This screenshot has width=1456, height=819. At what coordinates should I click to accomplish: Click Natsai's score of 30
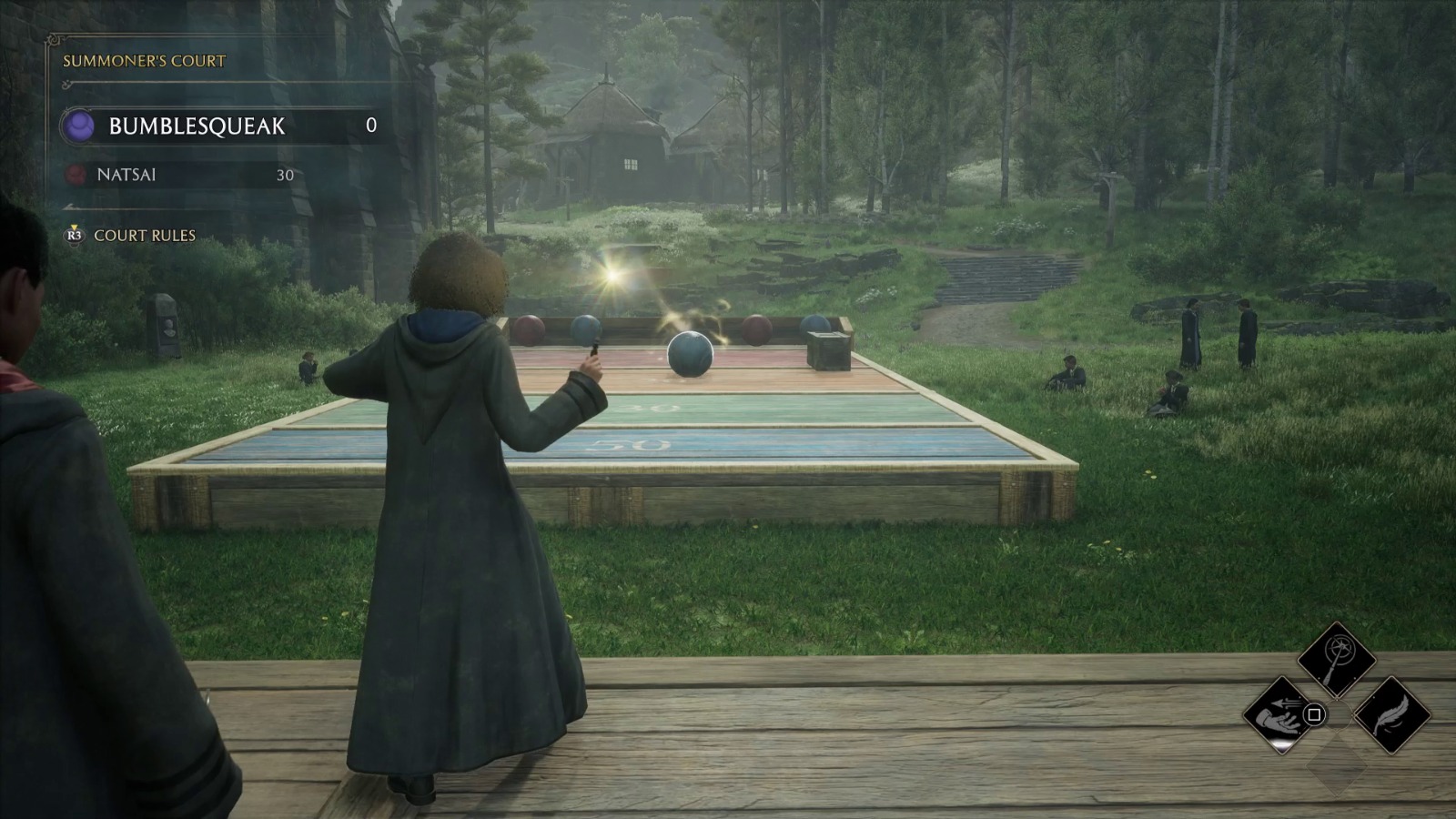pos(285,175)
